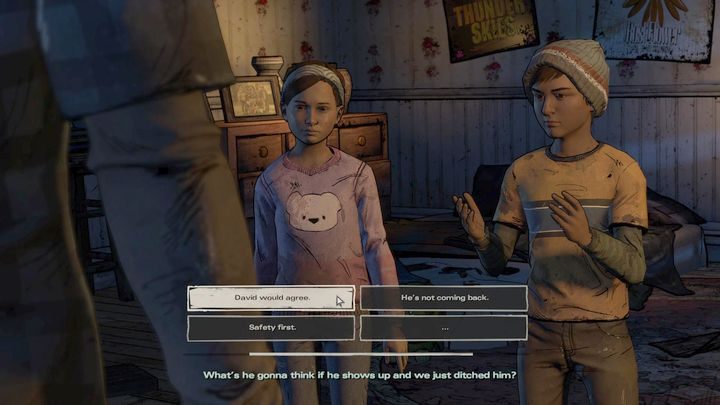
Task: Select "He's not coming back." response
Action: click(x=443, y=298)
